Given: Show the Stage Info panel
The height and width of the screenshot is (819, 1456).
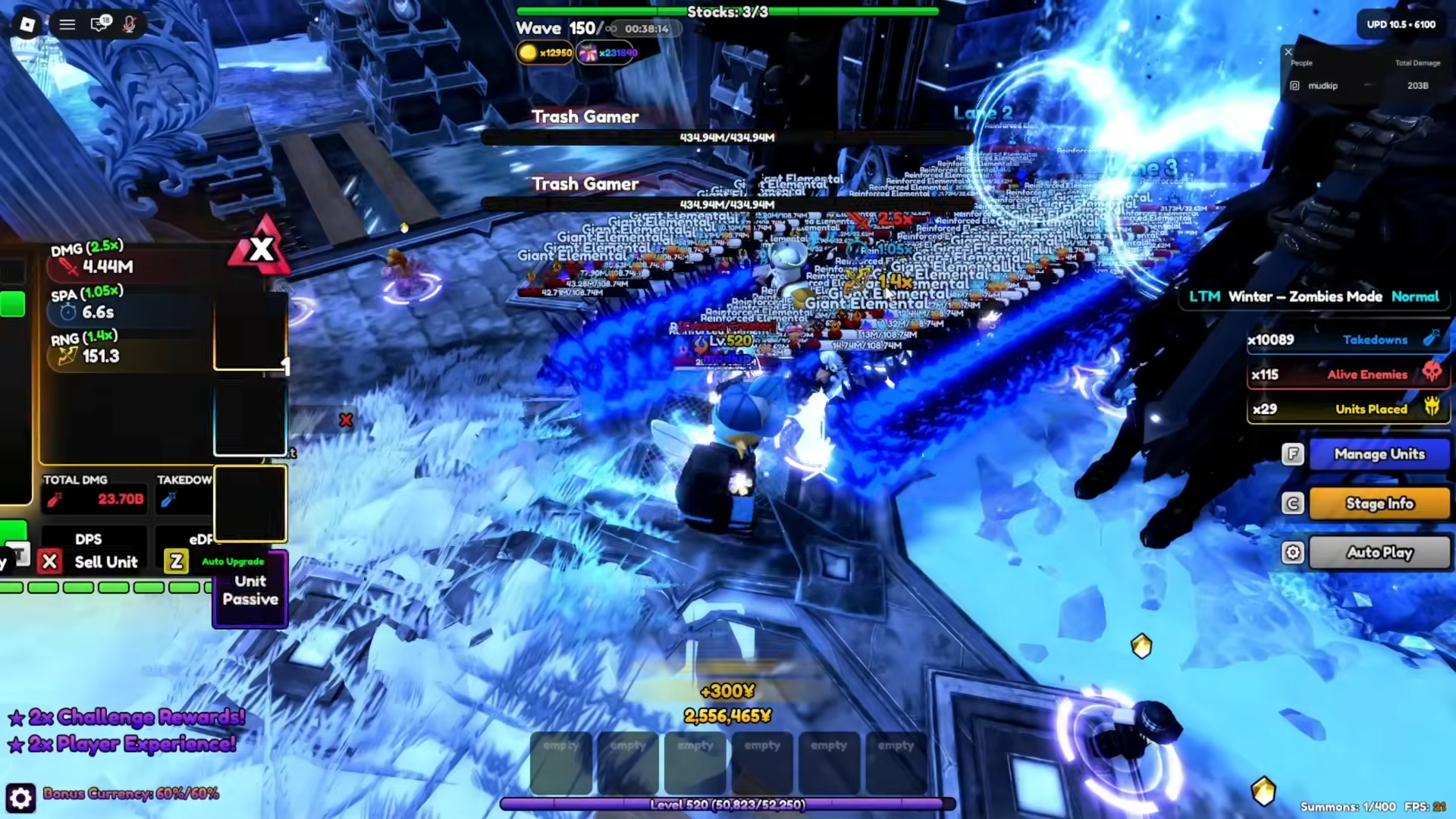Looking at the screenshot, I should (x=1379, y=504).
